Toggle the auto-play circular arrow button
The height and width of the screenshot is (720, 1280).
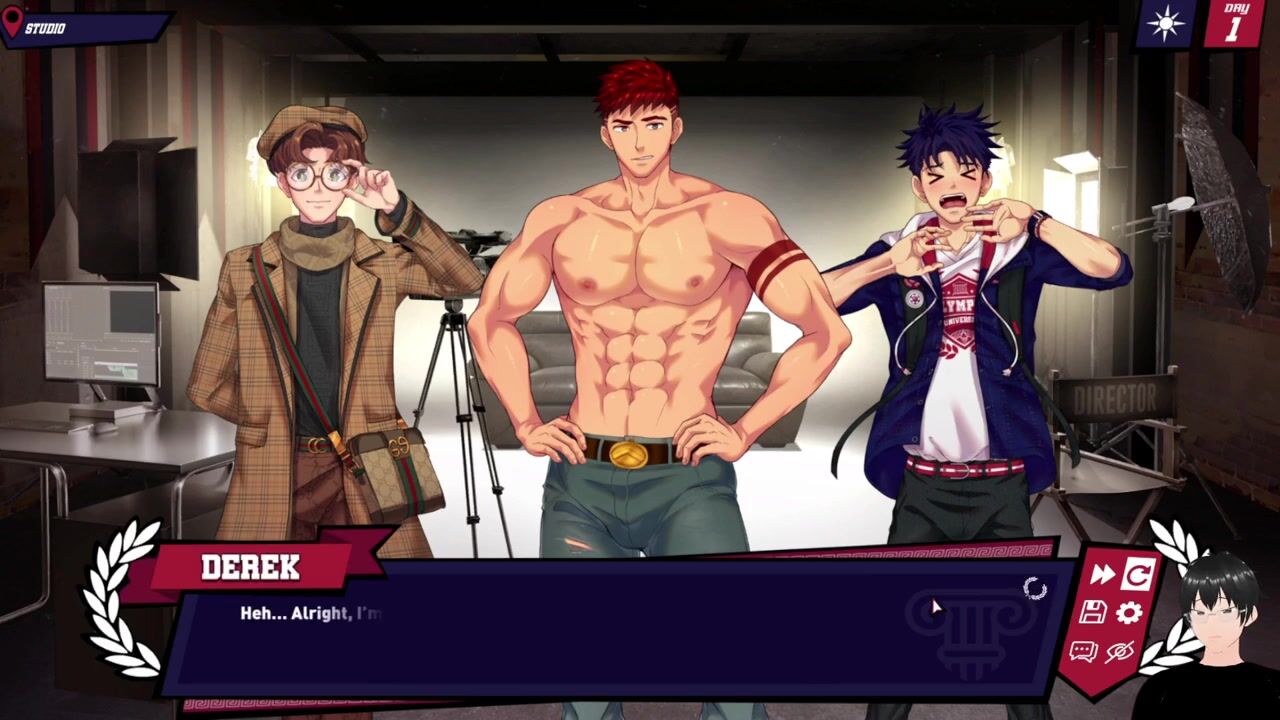[x=1138, y=574]
